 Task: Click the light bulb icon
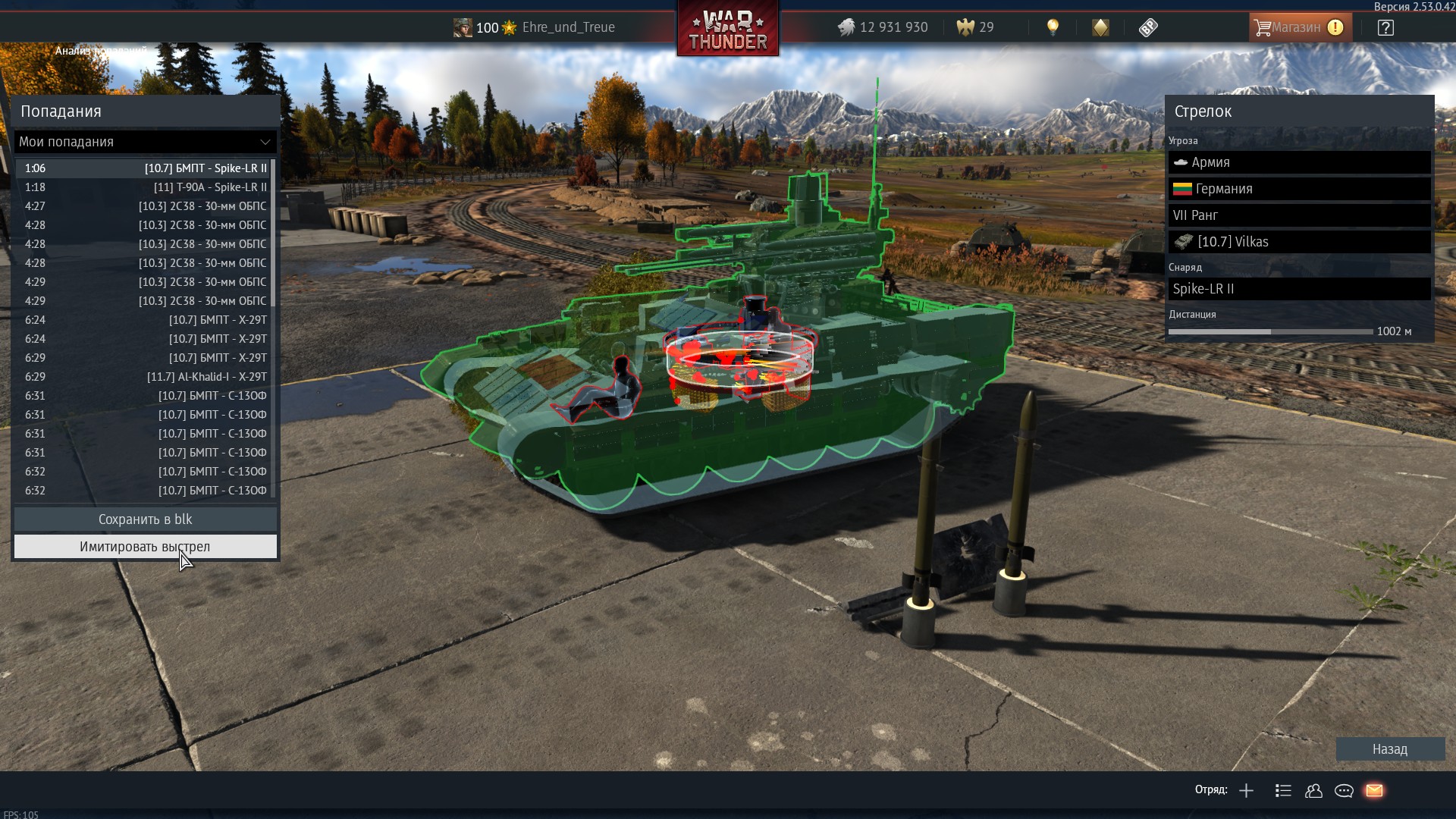pos(1053,27)
